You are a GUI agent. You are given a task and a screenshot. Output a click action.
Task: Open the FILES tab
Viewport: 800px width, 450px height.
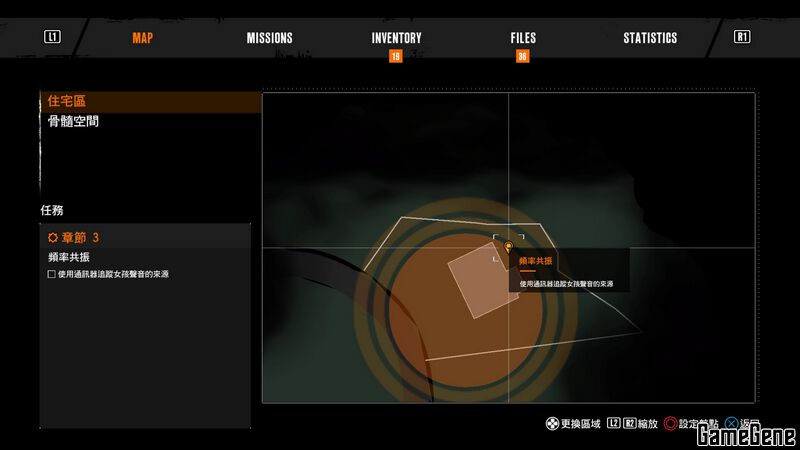click(523, 38)
